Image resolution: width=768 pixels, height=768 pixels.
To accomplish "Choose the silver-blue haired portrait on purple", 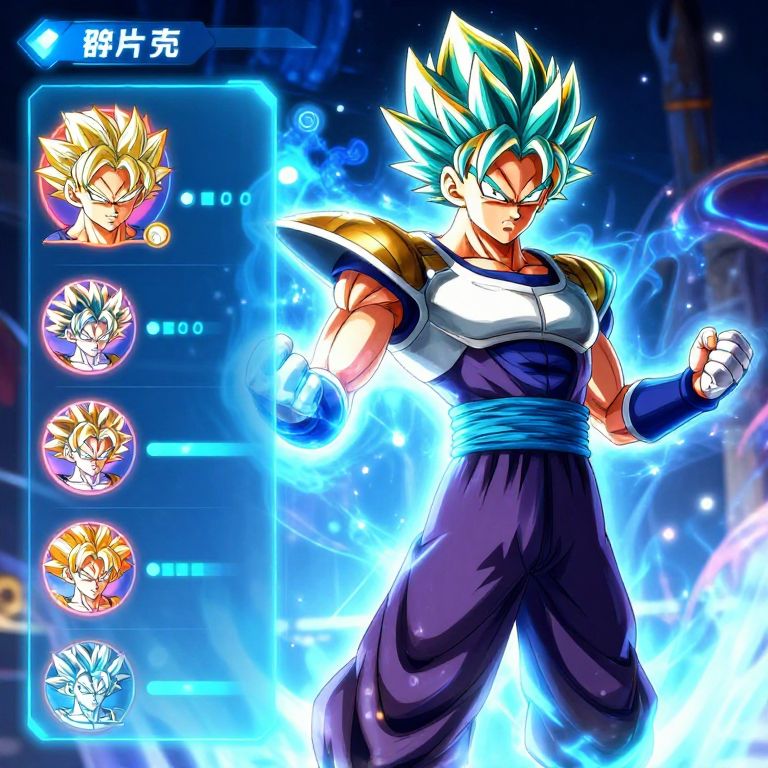I will [87, 326].
